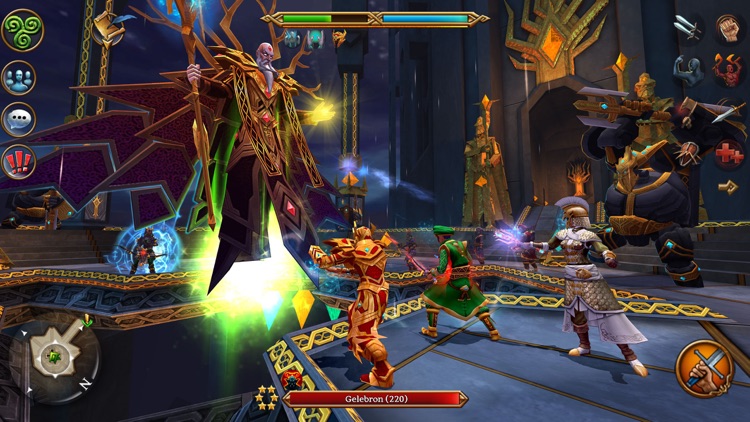Activate the round shield skill
This screenshot has height=422, width=750.
click(688, 153)
